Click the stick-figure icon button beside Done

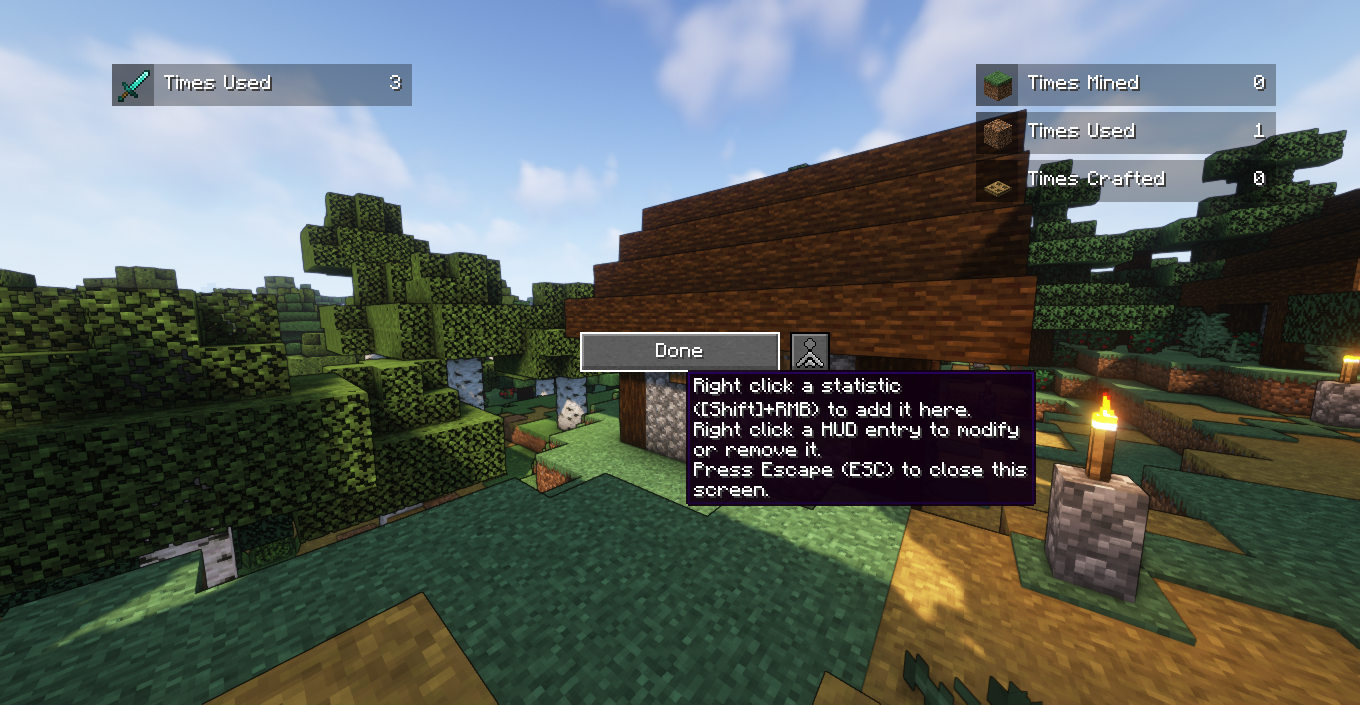click(x=810, y=351)
